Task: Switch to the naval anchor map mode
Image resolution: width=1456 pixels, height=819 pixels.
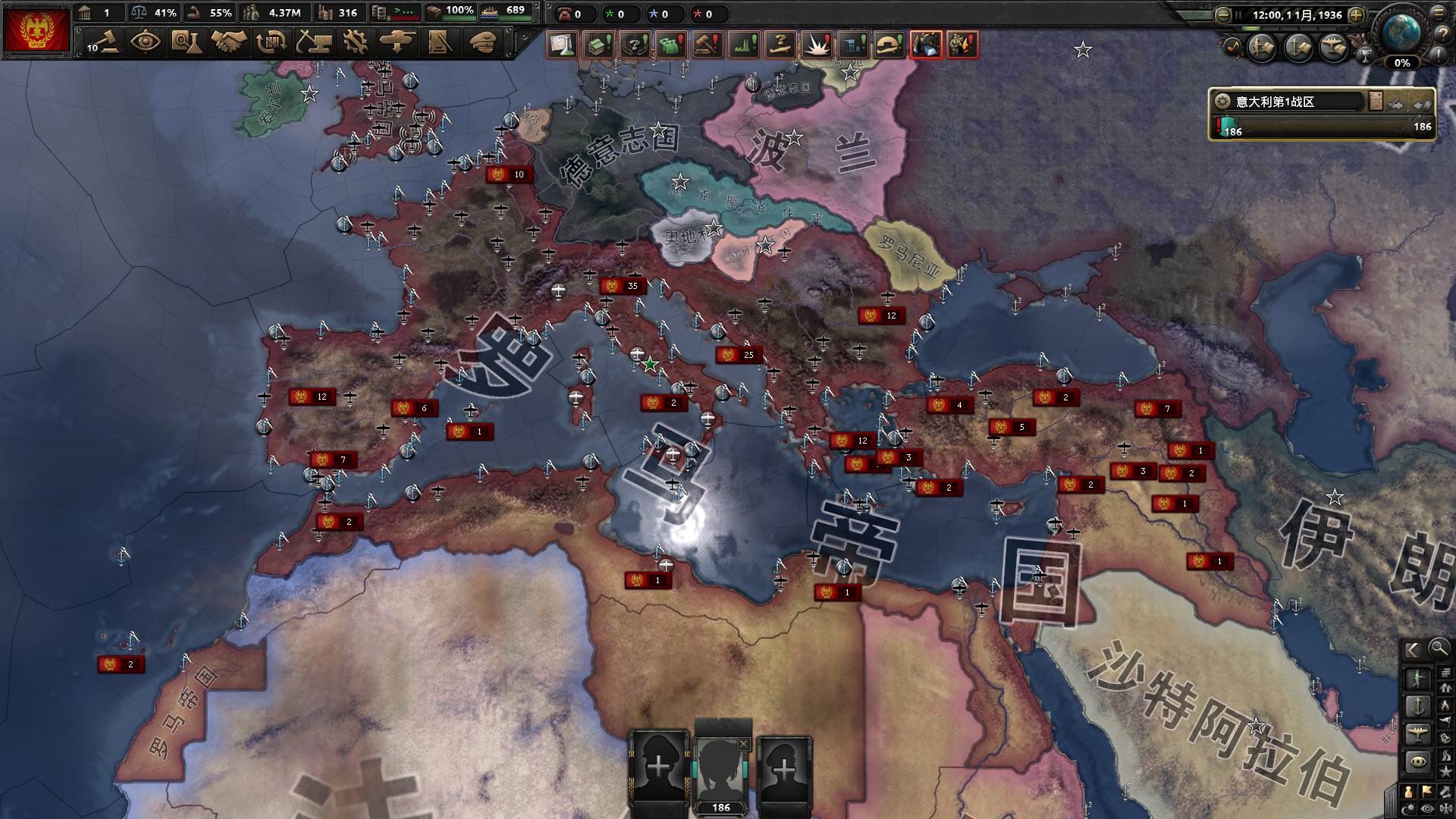Action: pyautogui.click(x=1417, y=707)
